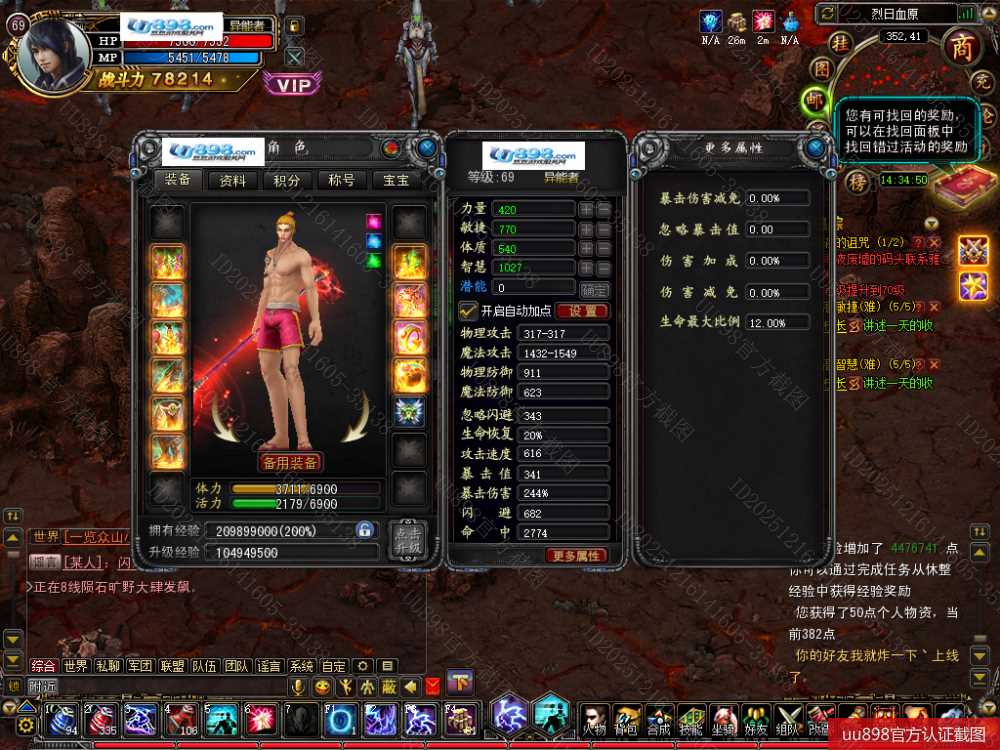Open the 积分 points tab
Viewport: 1000px width, 750px height.
point(287,181)
